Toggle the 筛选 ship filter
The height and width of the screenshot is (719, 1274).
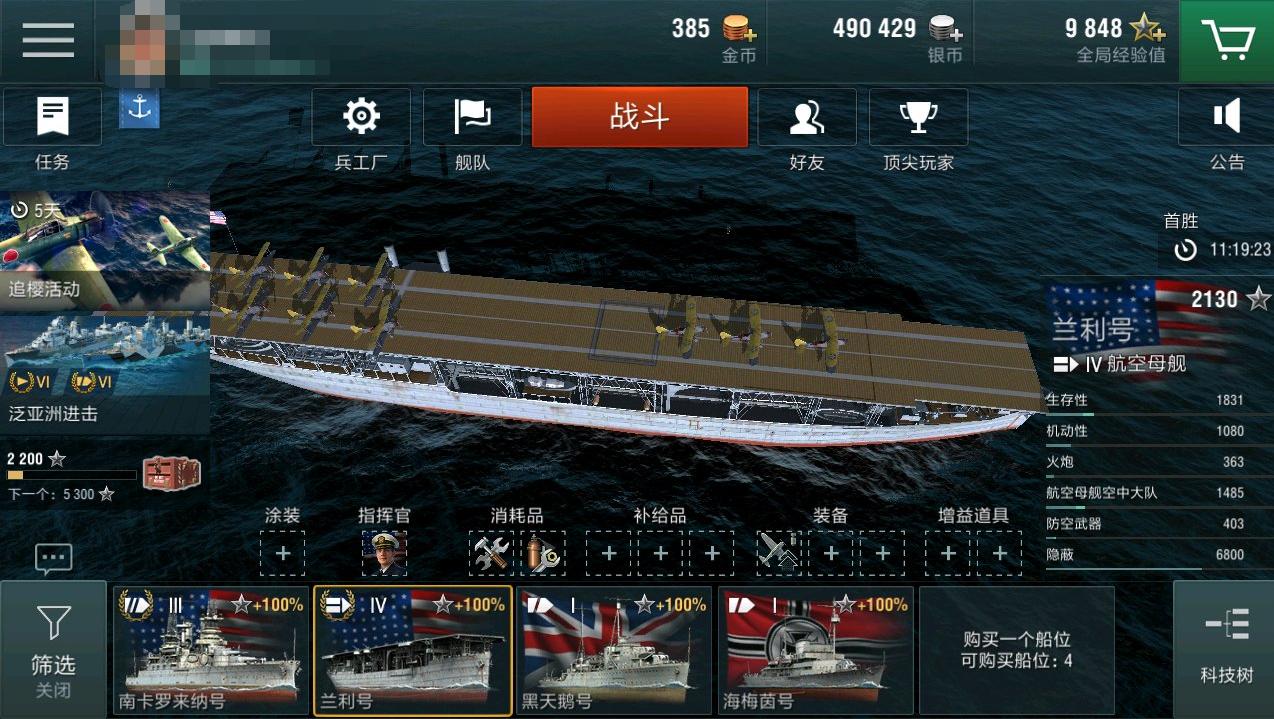[53, 649]
